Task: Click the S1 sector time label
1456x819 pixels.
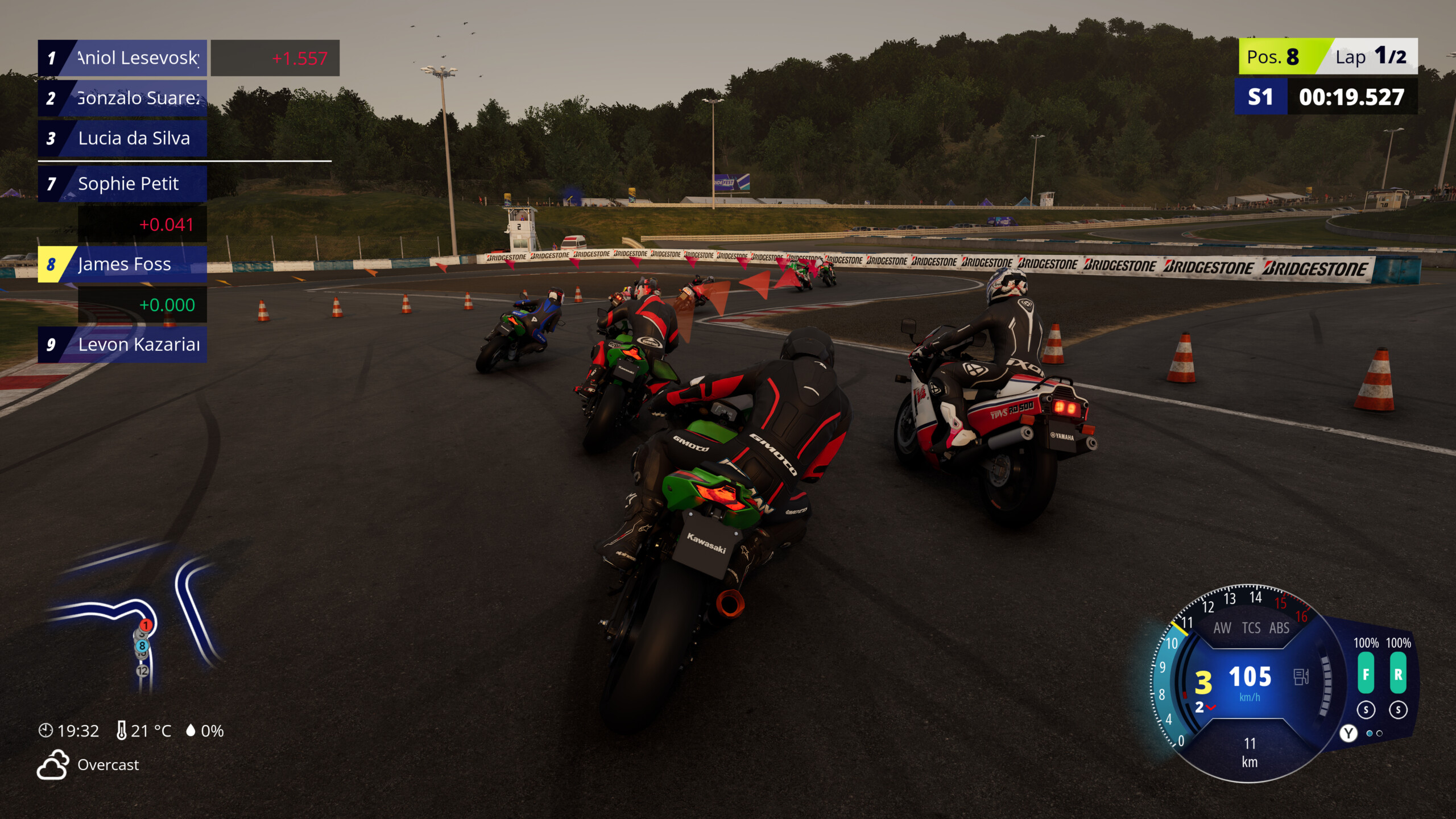Action: coord(1261,97)
